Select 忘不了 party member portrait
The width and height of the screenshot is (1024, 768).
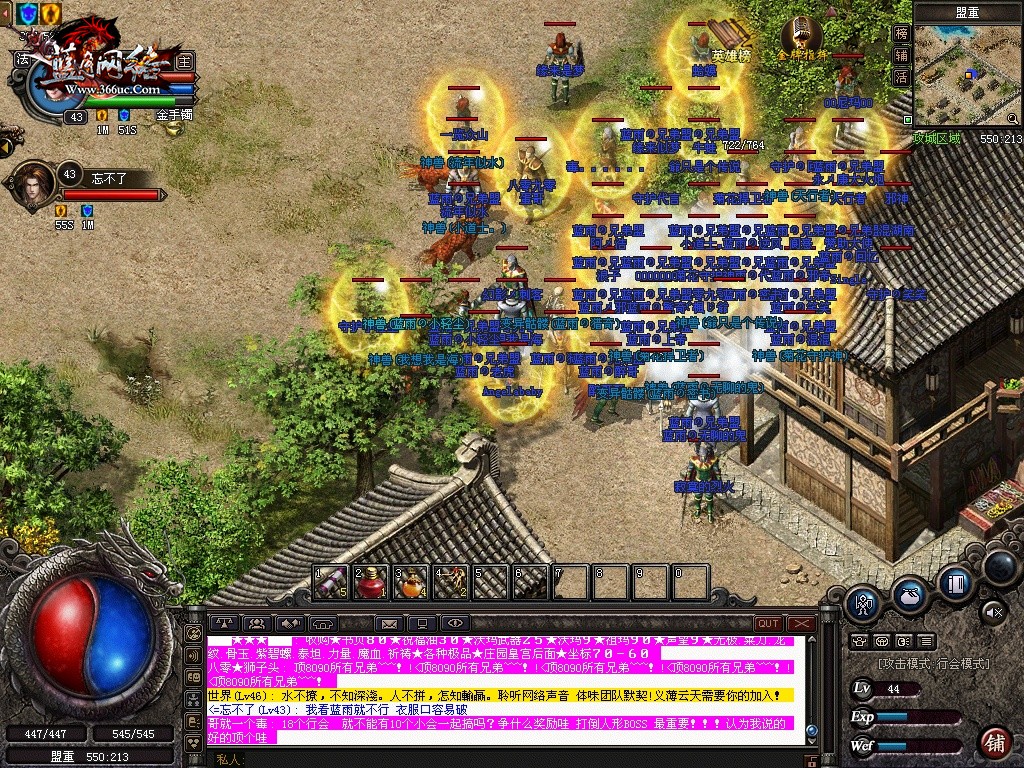[x=34, y=182]
